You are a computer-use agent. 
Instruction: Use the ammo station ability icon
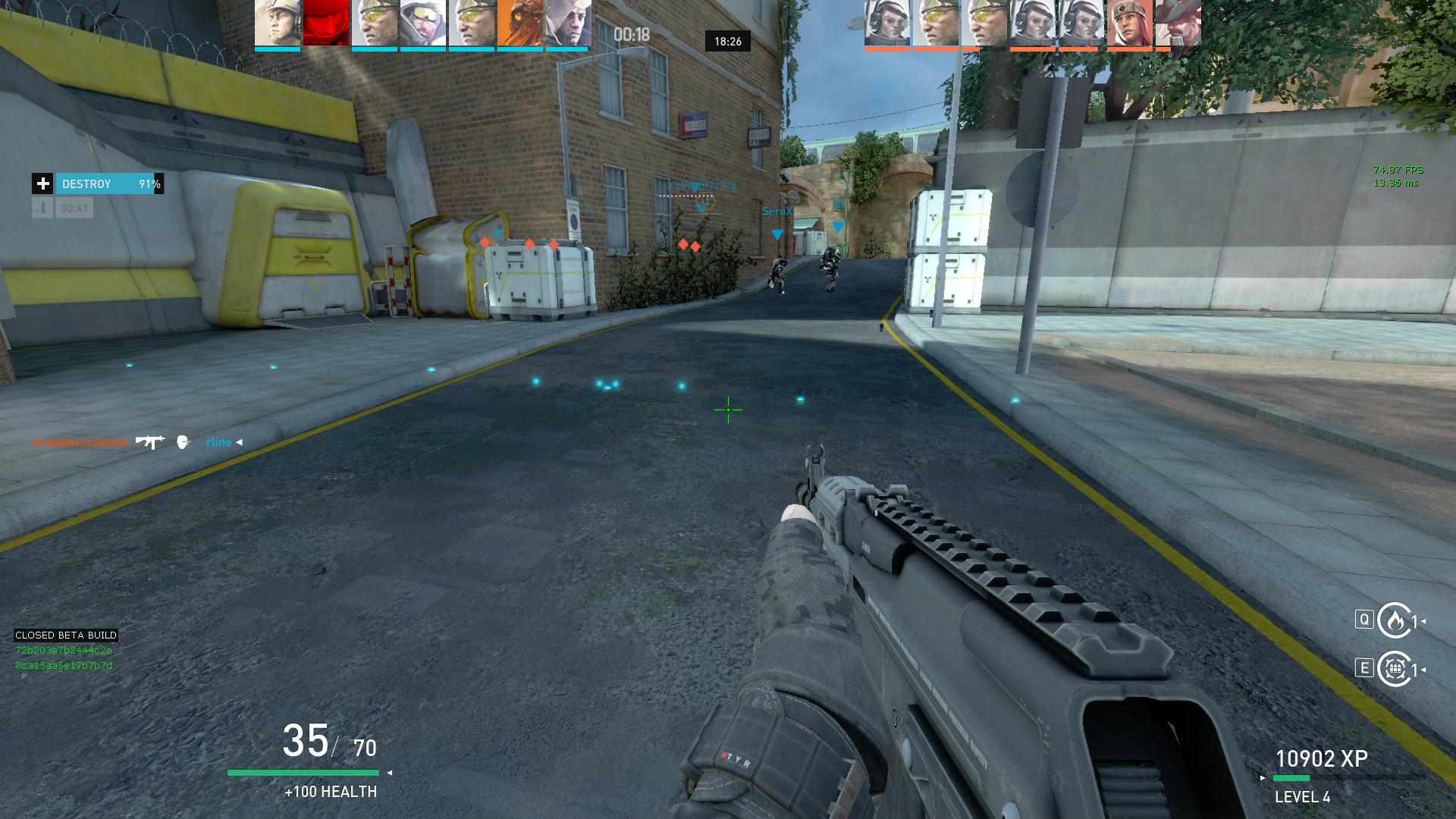click(x=1395, y=669)
